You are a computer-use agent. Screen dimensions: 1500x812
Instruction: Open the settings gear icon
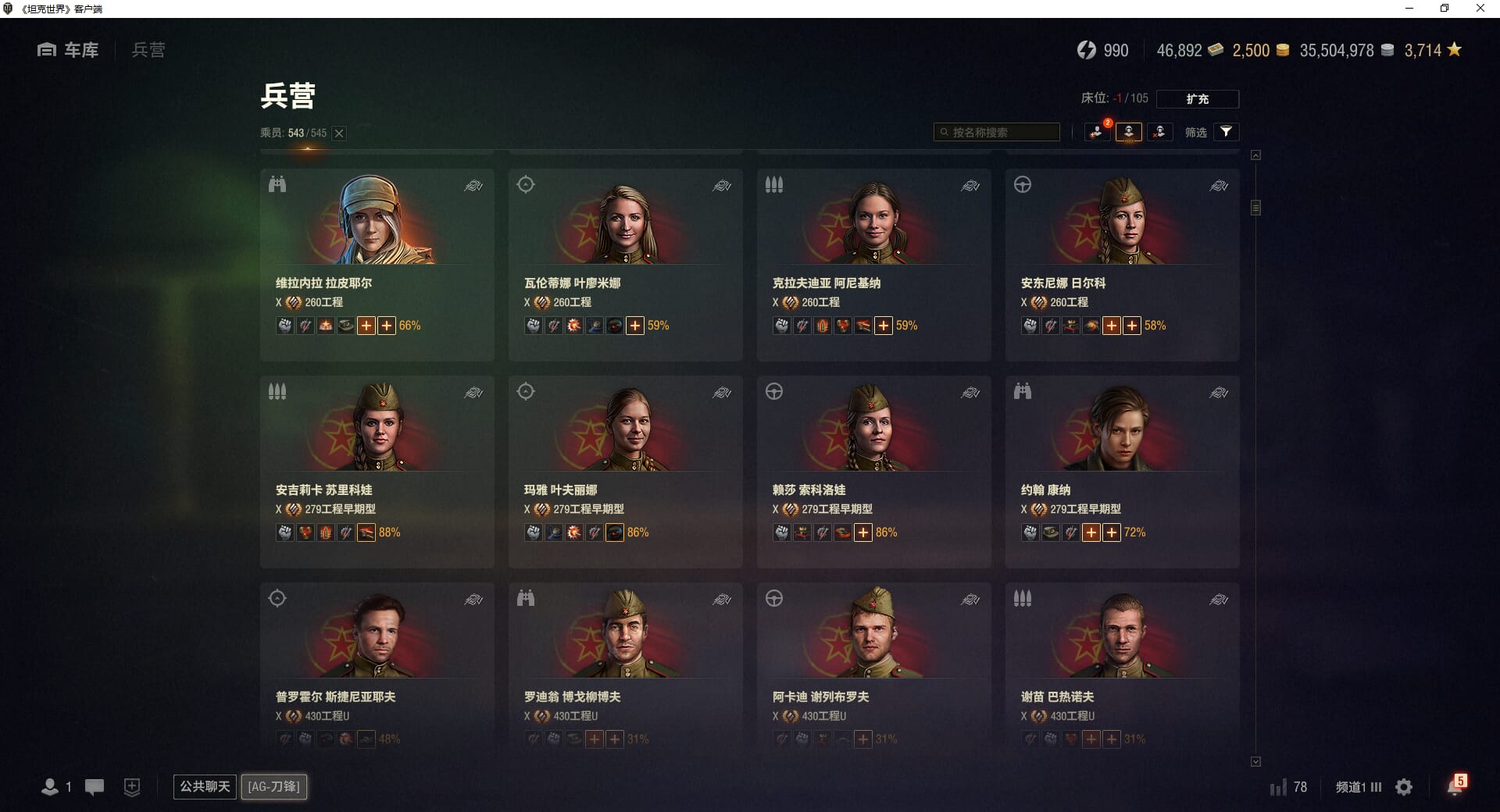click(1404, 787)
